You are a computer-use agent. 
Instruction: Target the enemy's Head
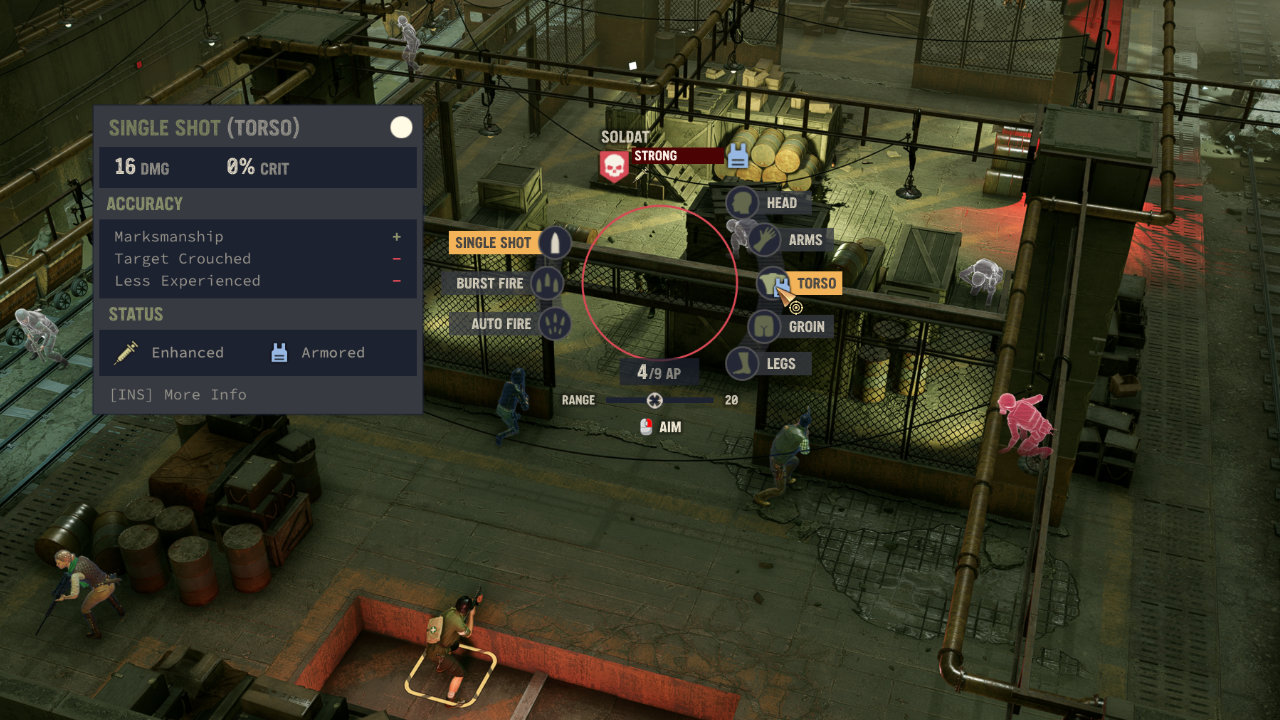point(767,203)
